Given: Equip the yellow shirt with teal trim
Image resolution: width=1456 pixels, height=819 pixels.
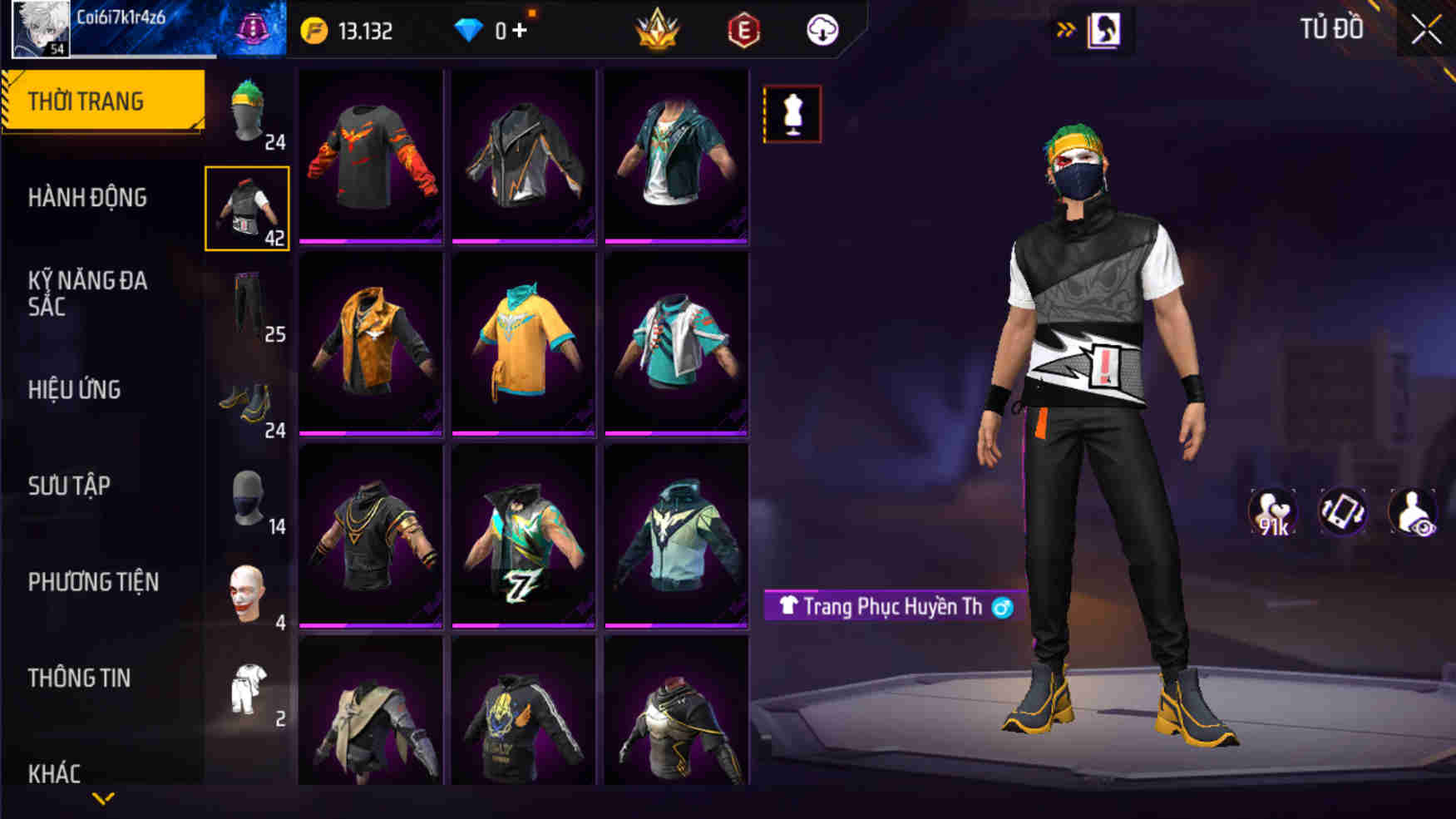Looking at the screenshot, I should 523,343.
